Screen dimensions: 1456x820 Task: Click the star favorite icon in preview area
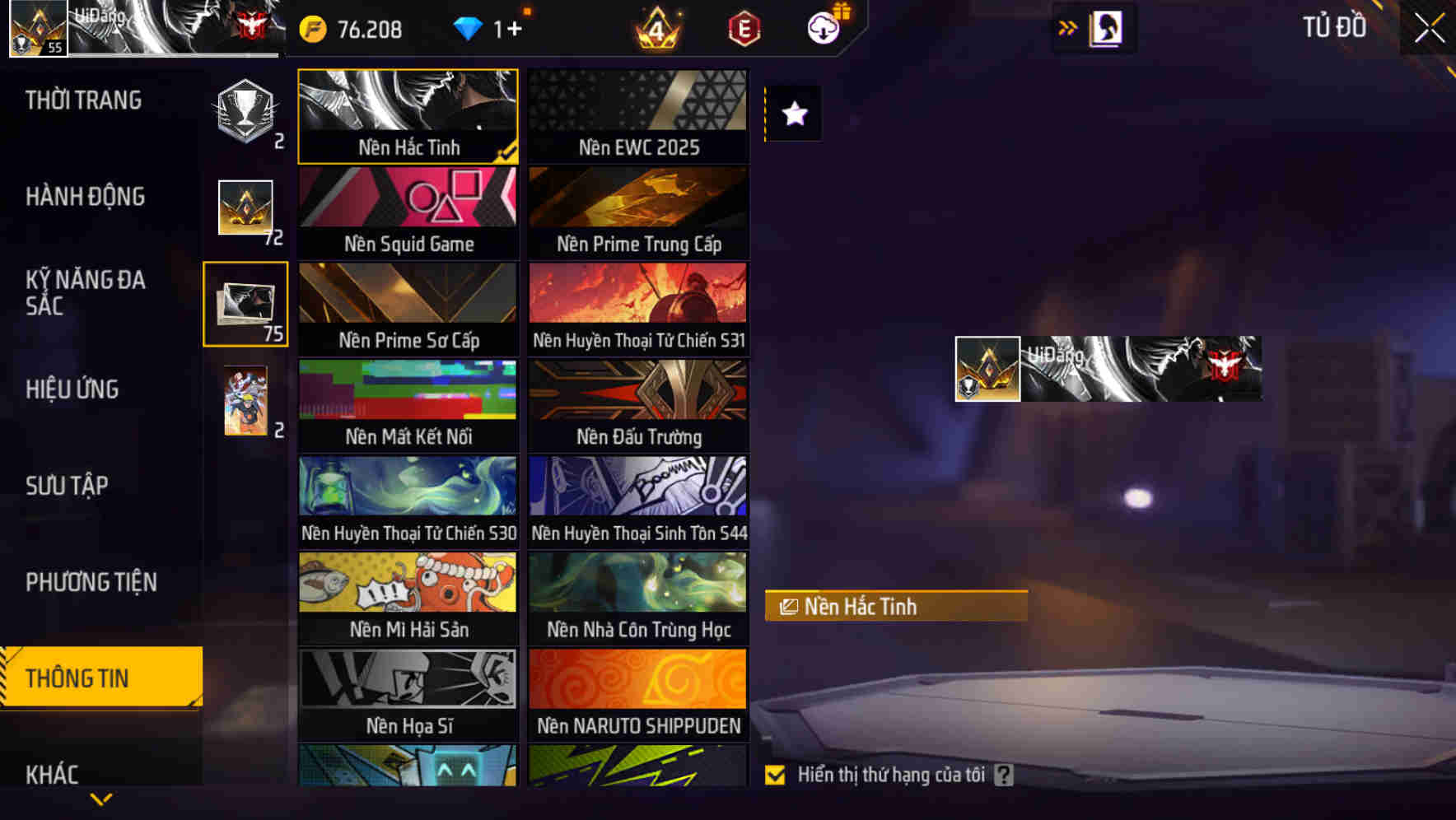click(793, 114)
